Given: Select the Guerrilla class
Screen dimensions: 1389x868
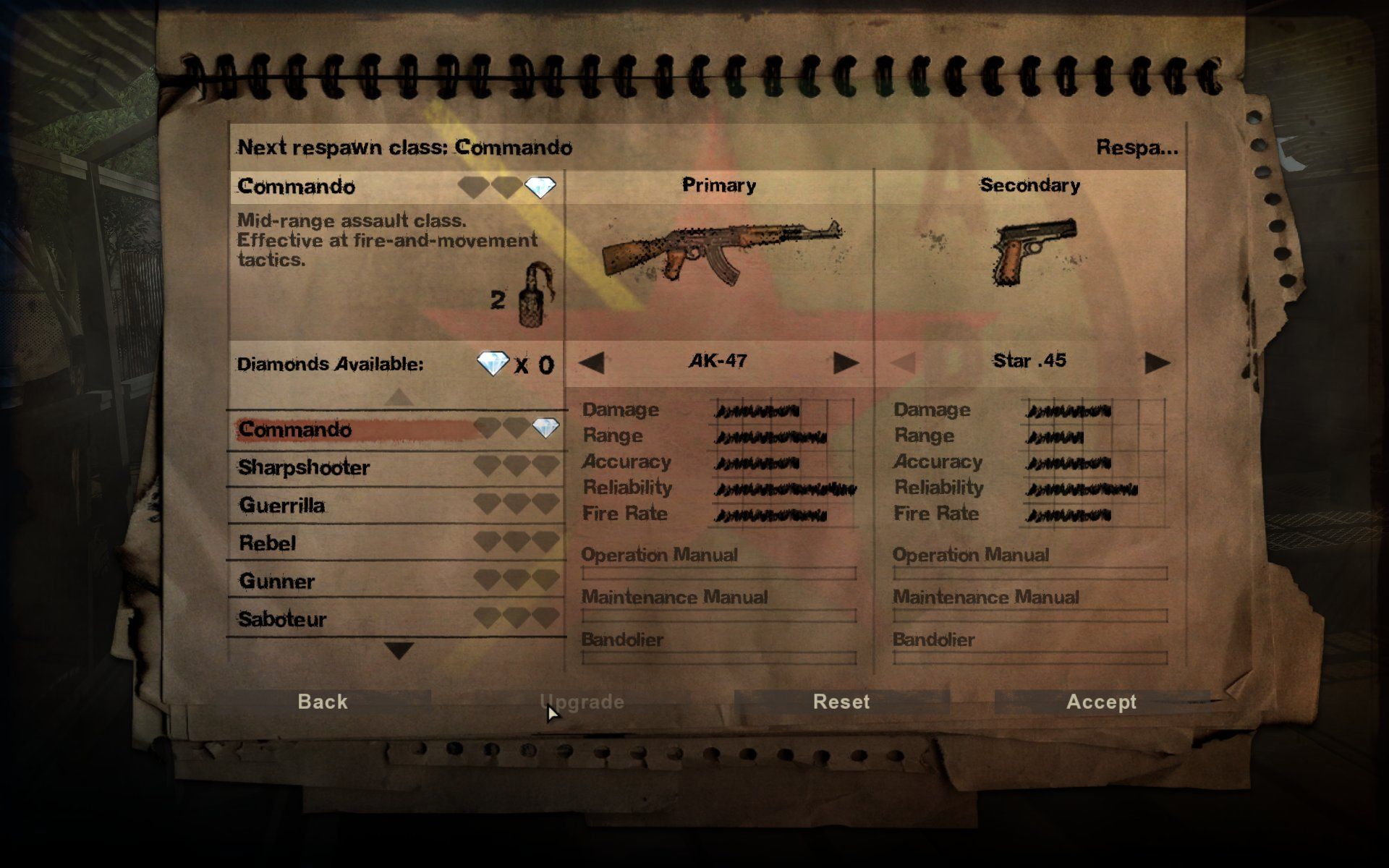Looking at the screenshot, I should click(x=282, y=506).
